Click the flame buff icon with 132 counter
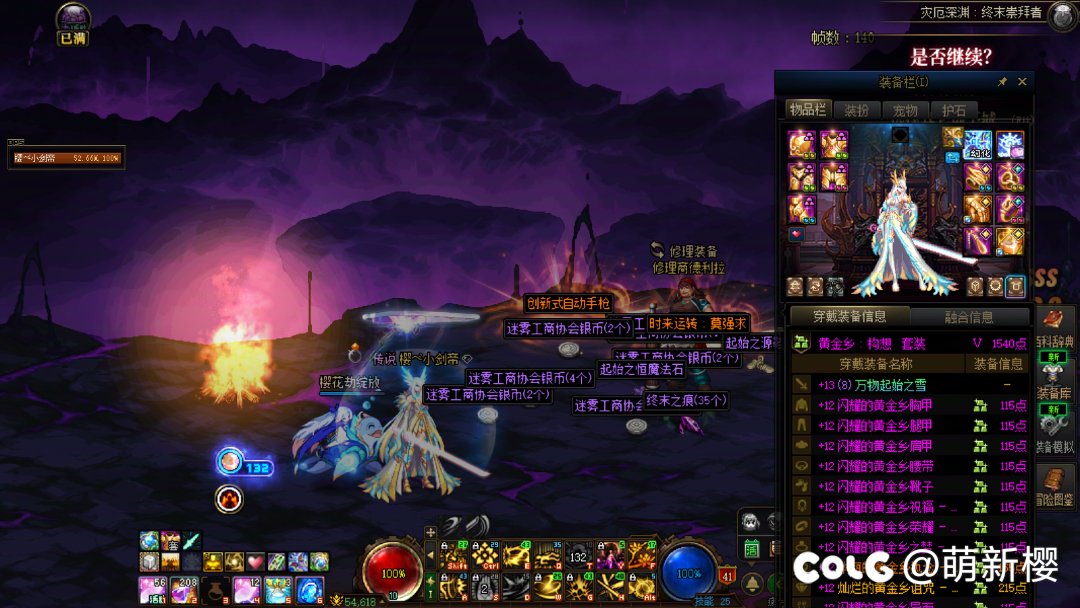 (230, 461)
